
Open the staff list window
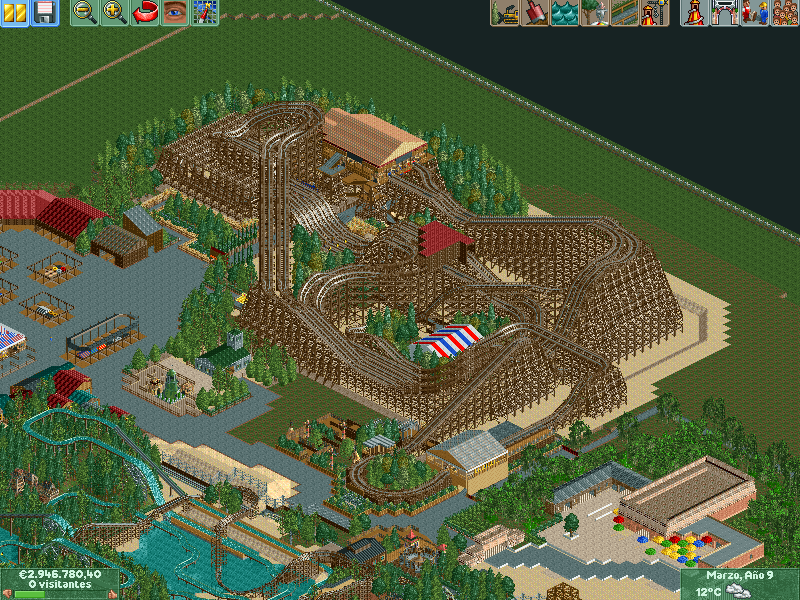point(754,13)
